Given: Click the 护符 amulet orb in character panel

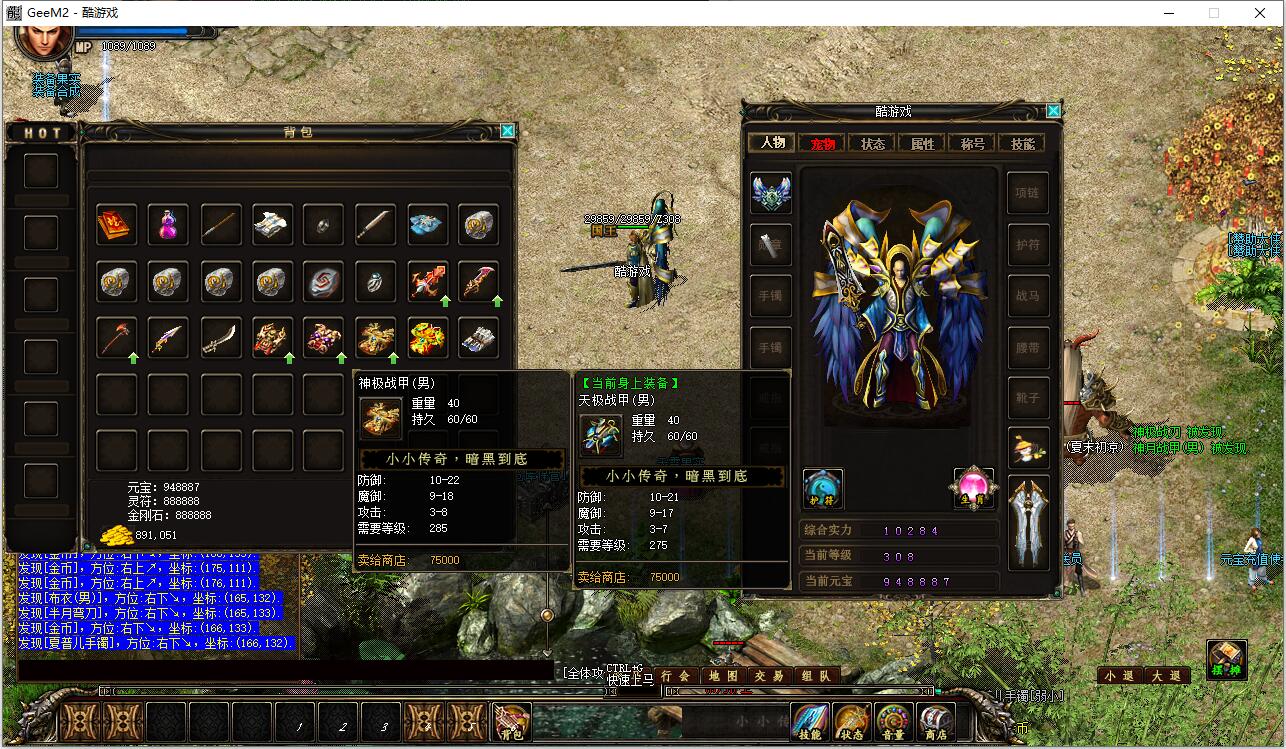Looking at the screenshot, I should (822, 488).
